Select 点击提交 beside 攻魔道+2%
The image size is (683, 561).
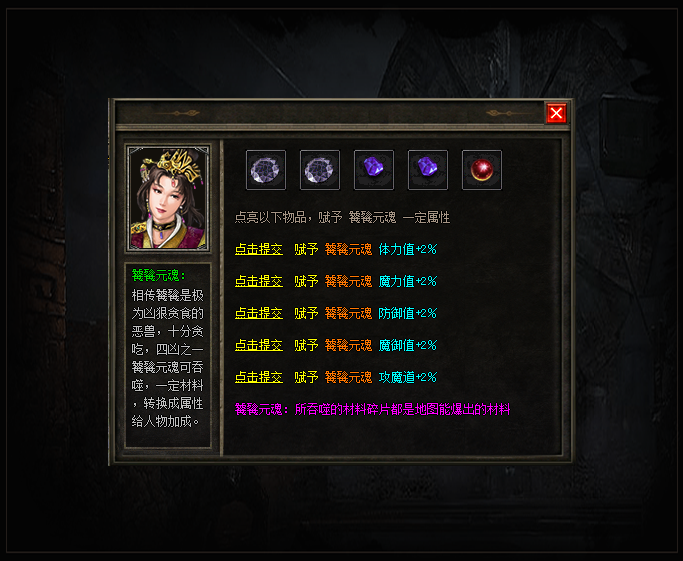(x=259, y=377)
